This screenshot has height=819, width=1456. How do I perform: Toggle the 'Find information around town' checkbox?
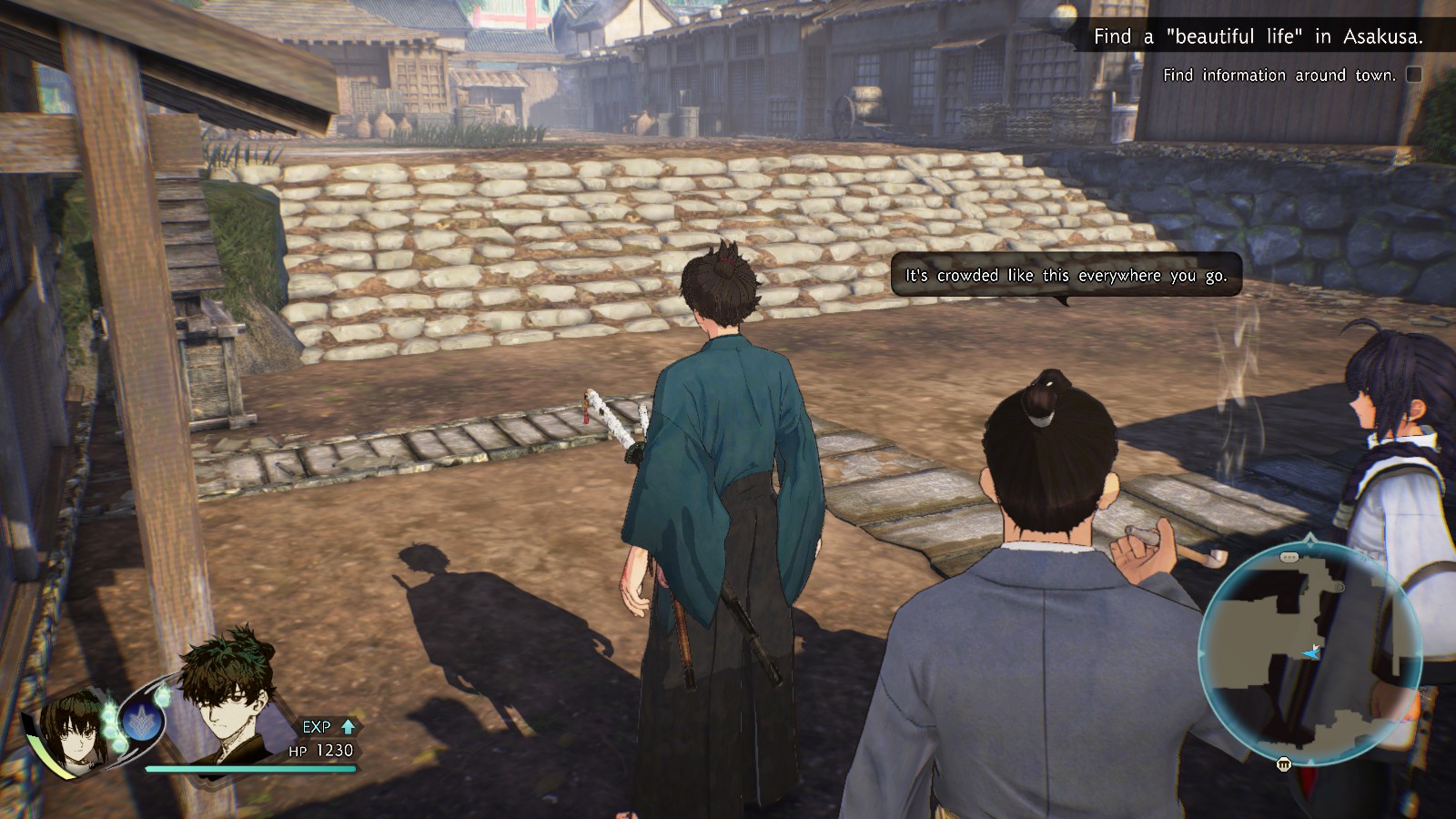[x=1414, y=76]
